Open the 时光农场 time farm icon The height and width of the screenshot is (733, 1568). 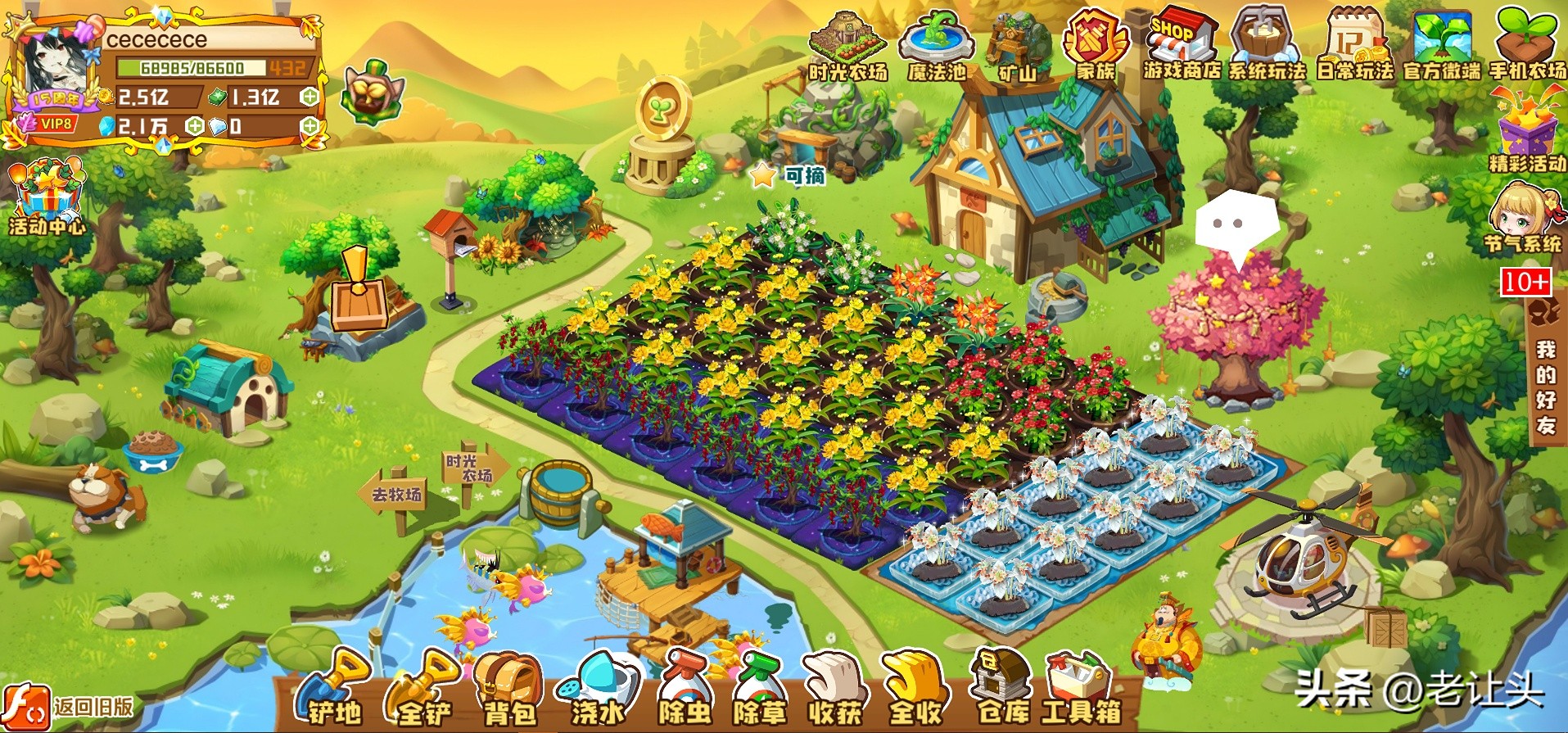[x=847, y=47]
